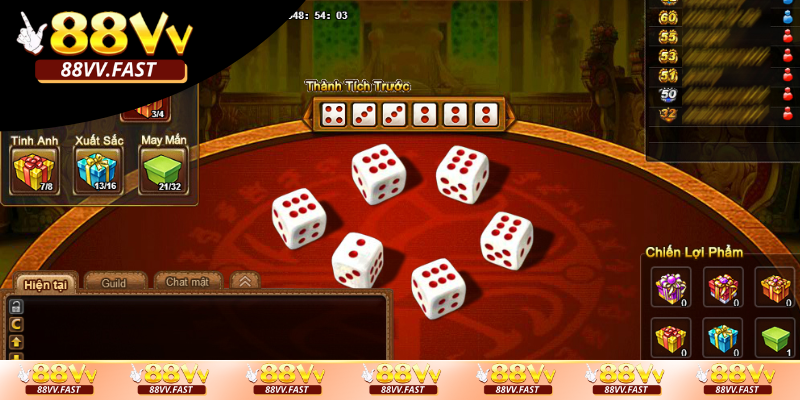Select the yellow gift box in Chiến Lợi Phẩm
800x400 pixels.
[670, 339]
